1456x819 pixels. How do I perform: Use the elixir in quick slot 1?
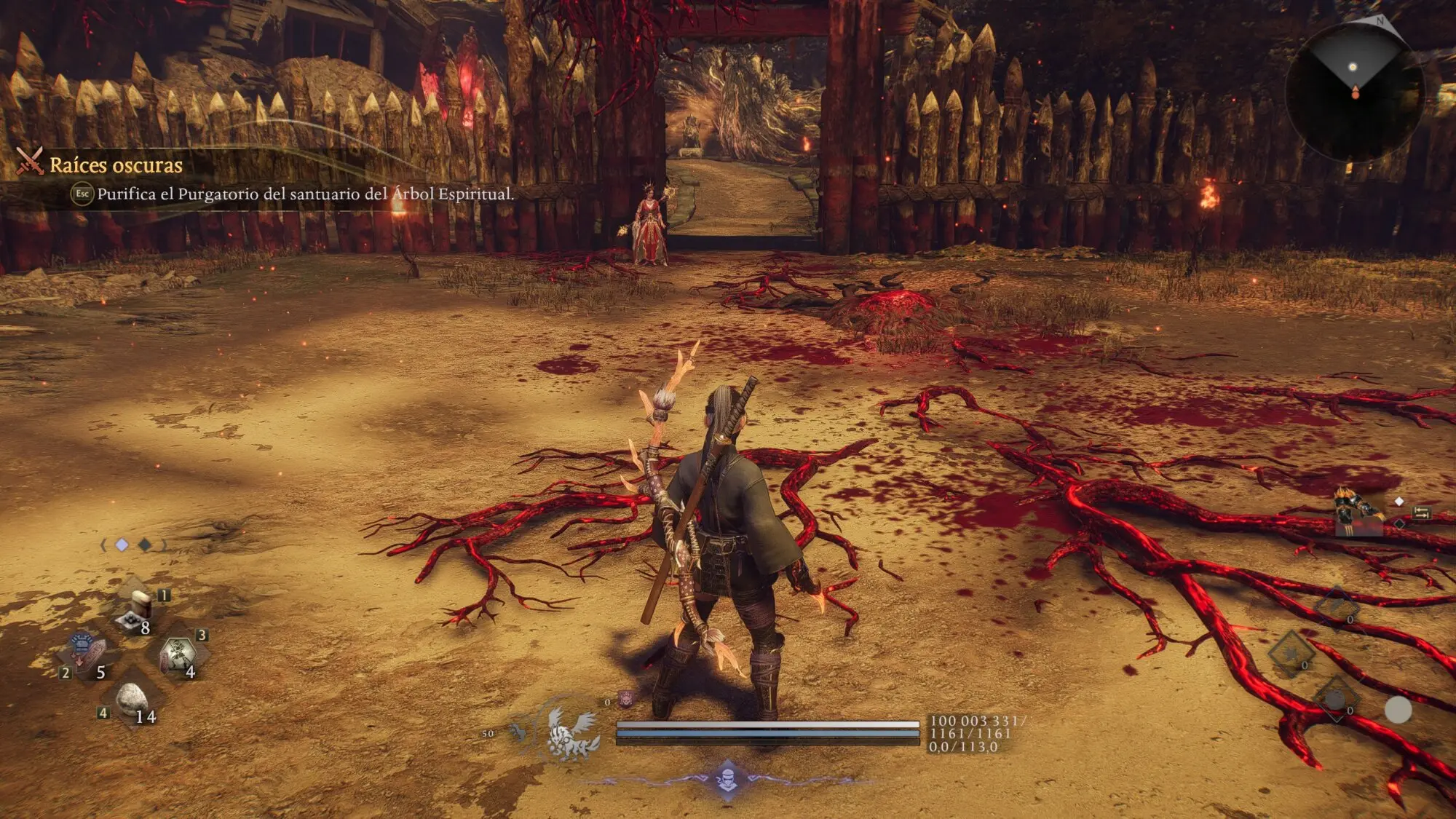pyautogui.click(x=138, y=610)
